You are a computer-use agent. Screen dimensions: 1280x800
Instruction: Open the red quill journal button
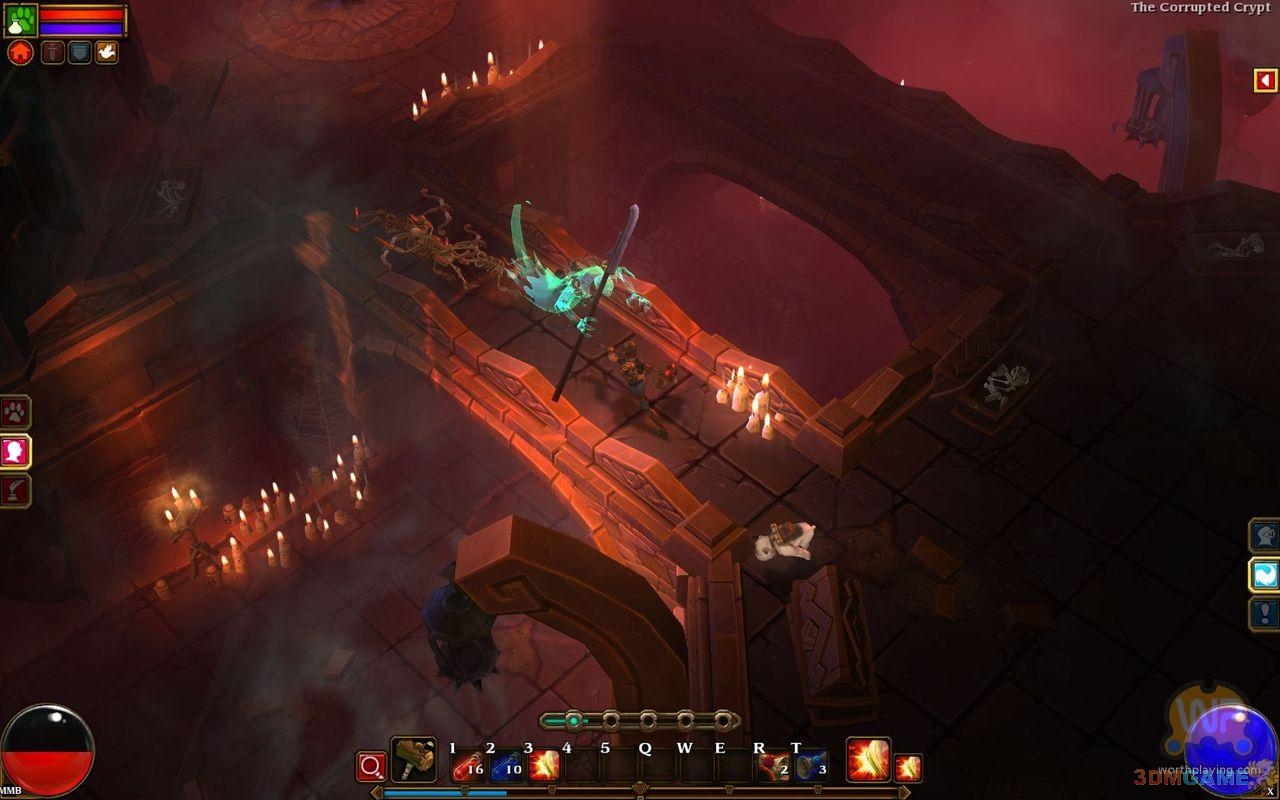click(15, 491)
